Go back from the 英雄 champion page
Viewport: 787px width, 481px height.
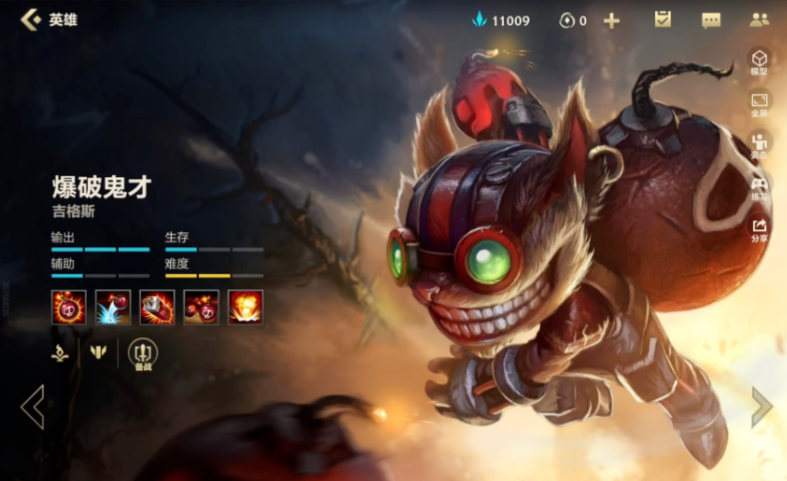tap(30, 19)
